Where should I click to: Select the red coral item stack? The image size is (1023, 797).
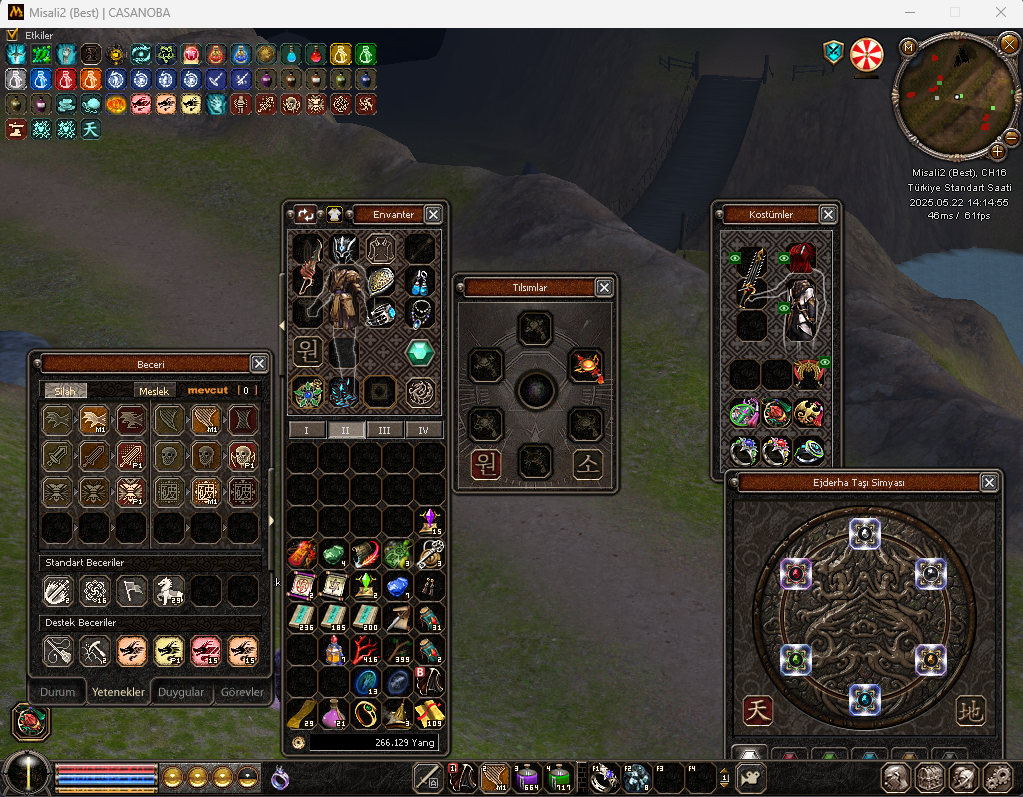point(365,650)
